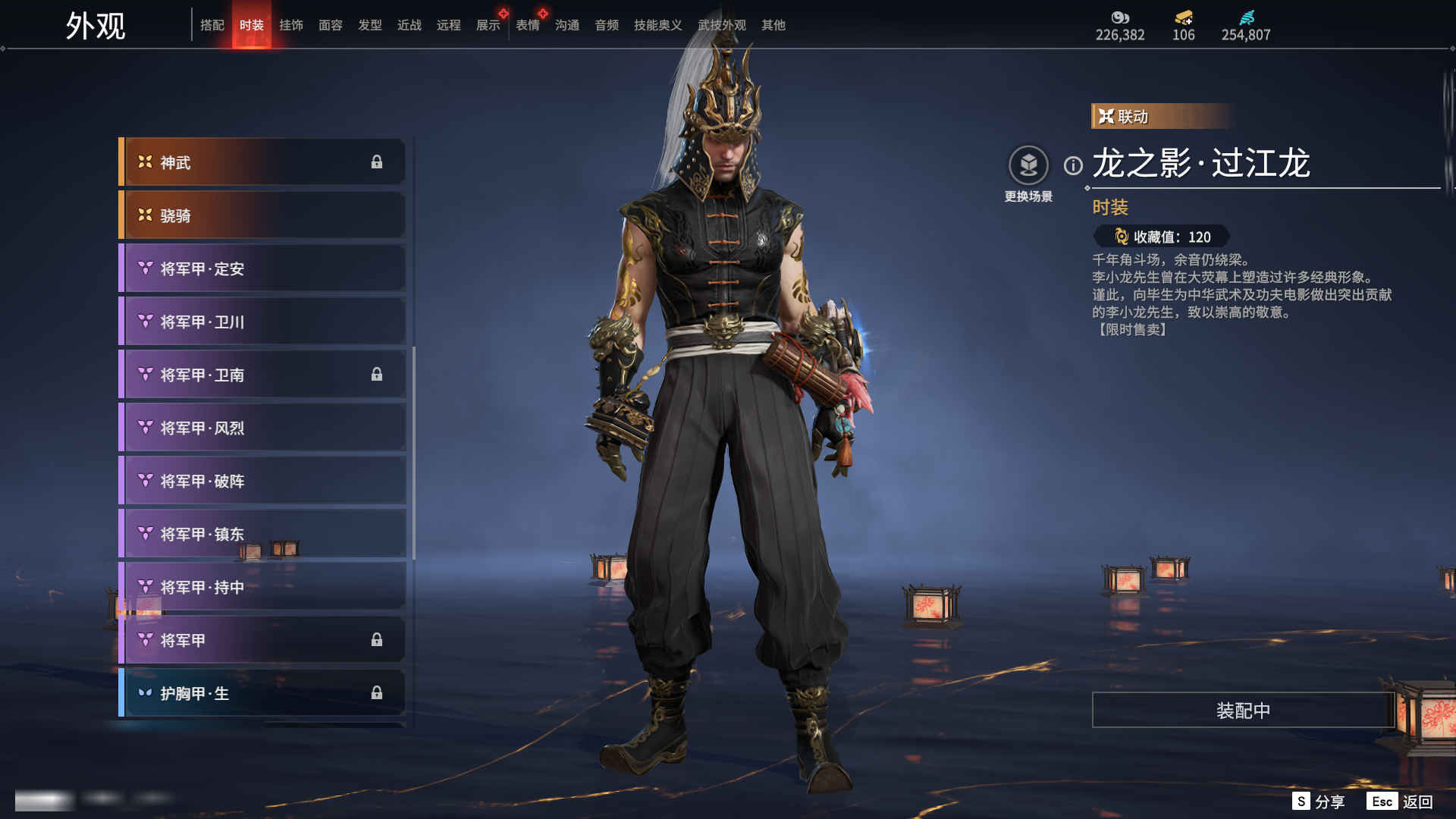Select the locked 护胸甲·生 entry

262,693
